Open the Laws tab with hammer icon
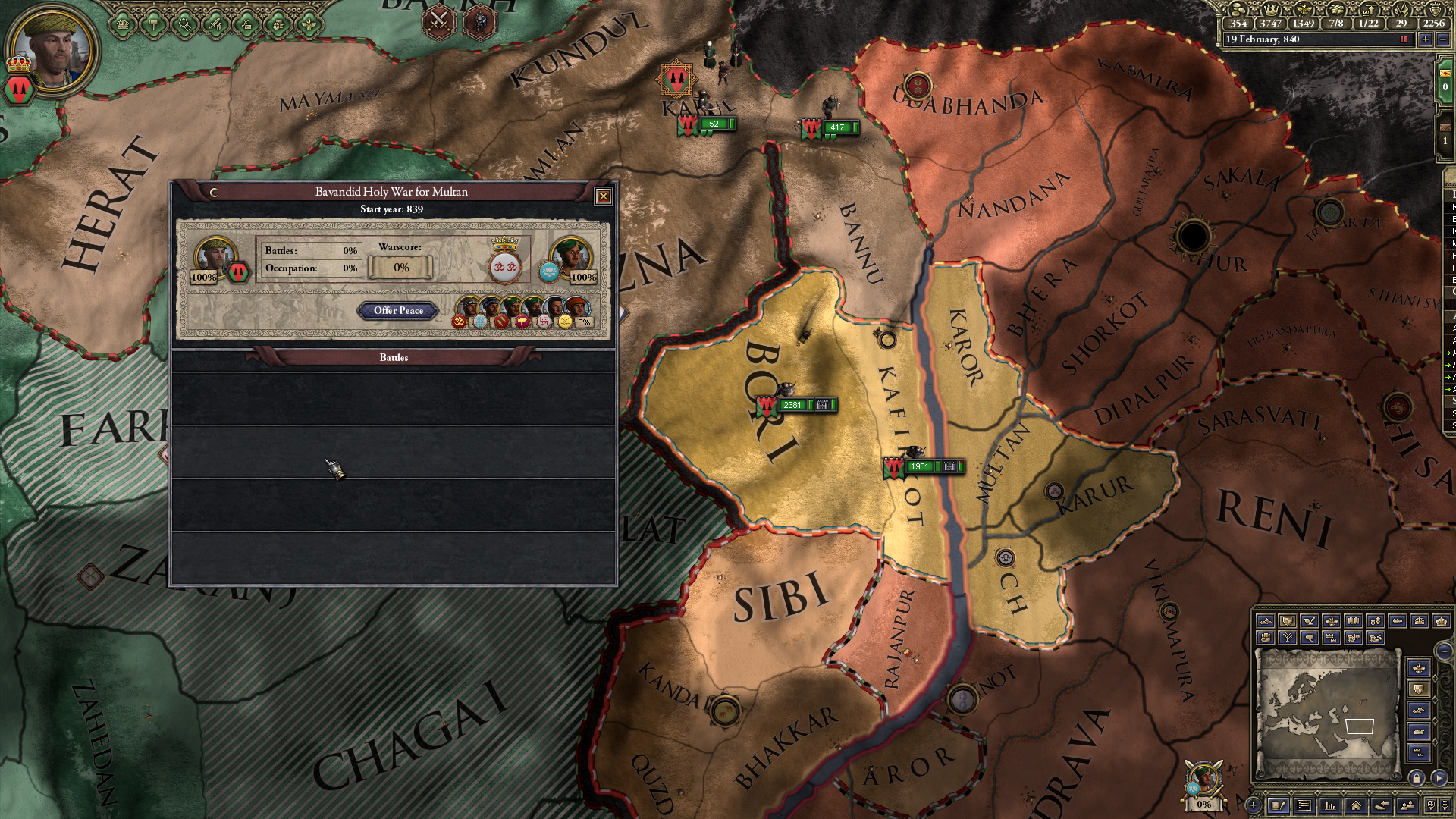This screenshot has height=819, width=1456. (152, 24)
